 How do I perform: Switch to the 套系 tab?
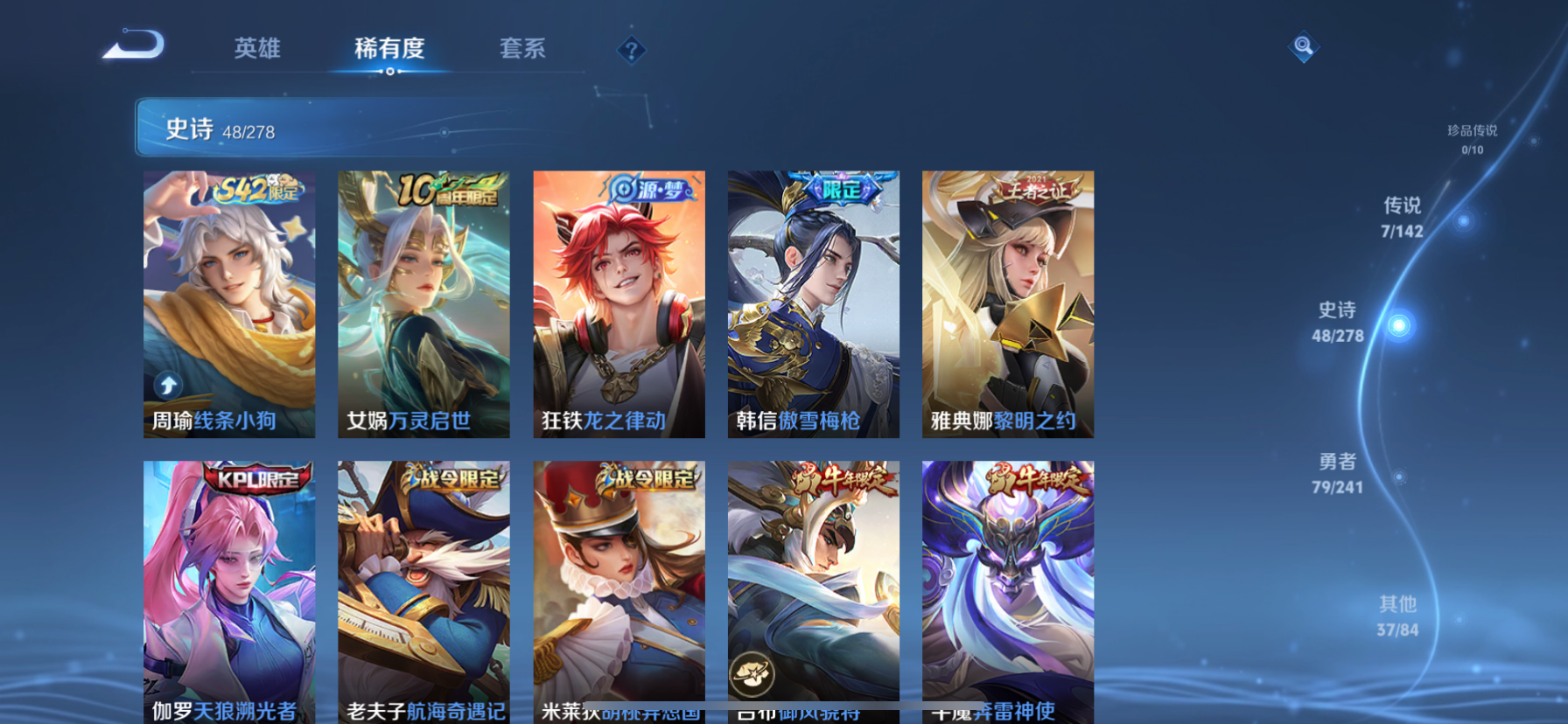[x=523, y=50]
